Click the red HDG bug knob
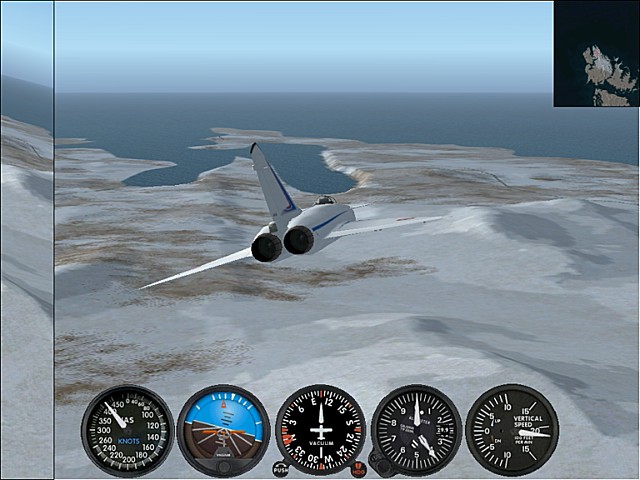This screenshot has width=640, height=480. (358, 468)
